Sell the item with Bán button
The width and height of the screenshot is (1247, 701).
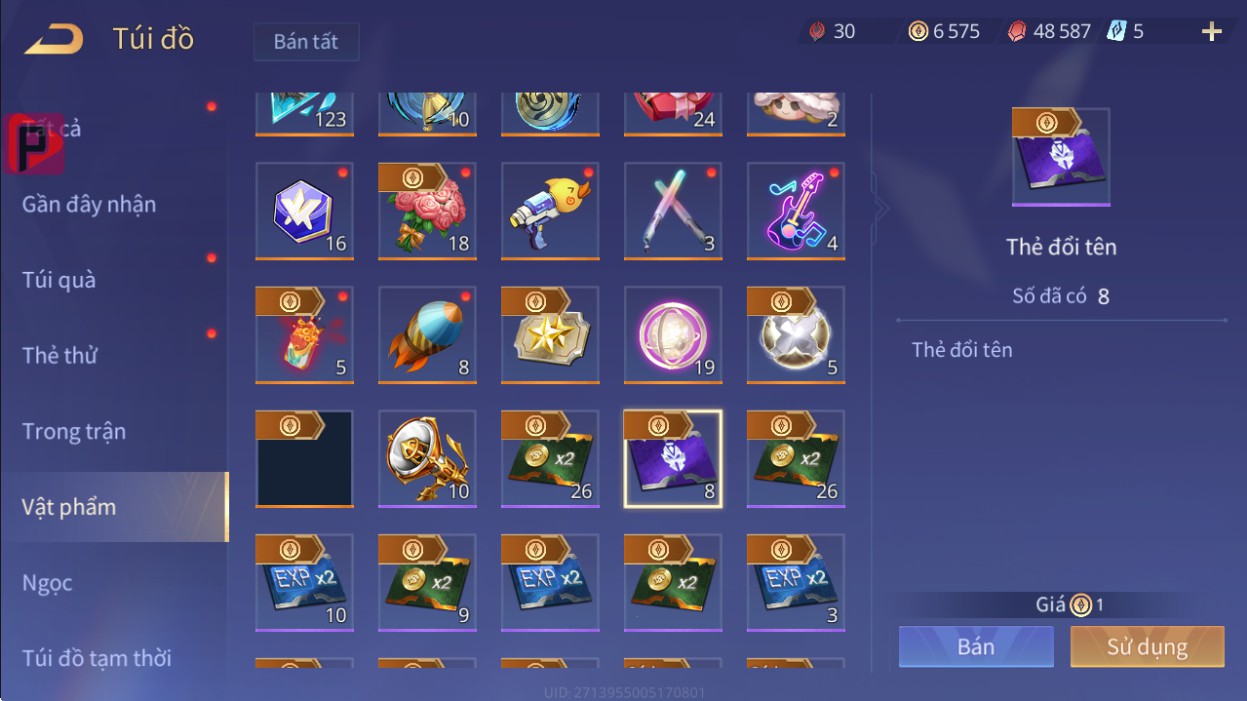point(975,647)
